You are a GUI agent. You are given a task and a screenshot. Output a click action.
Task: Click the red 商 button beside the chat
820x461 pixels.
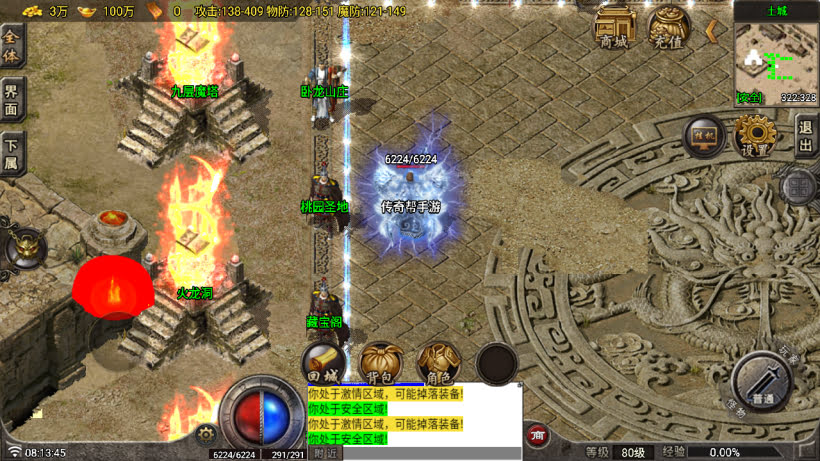pyautogui.click(x=538, y=435)
